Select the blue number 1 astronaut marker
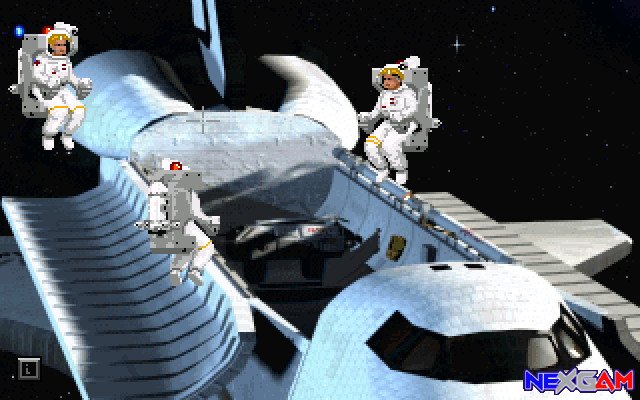The width and height of the screenshot is (640, 400). 19,31
